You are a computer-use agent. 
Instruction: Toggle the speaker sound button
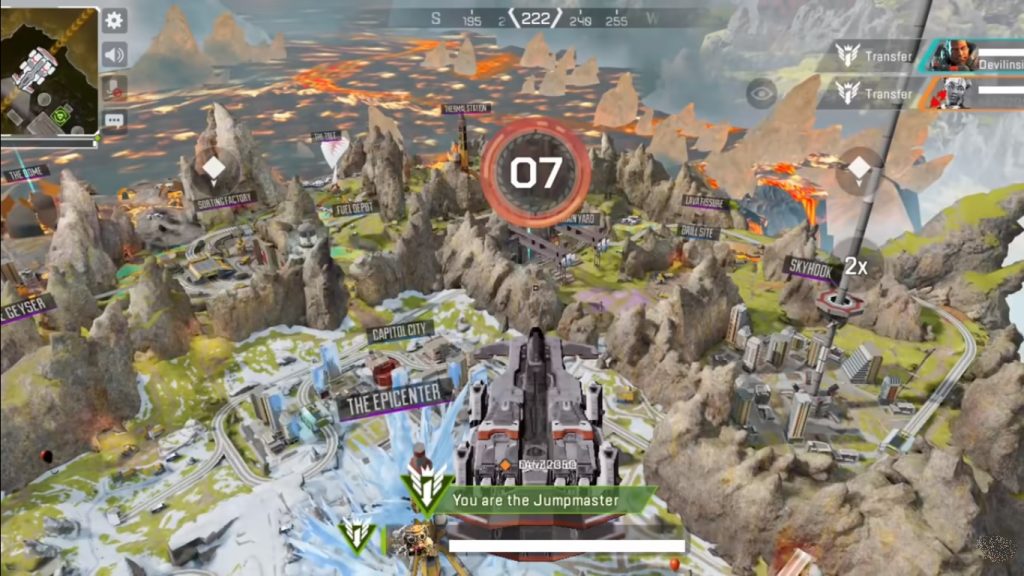tap(115, 54)
